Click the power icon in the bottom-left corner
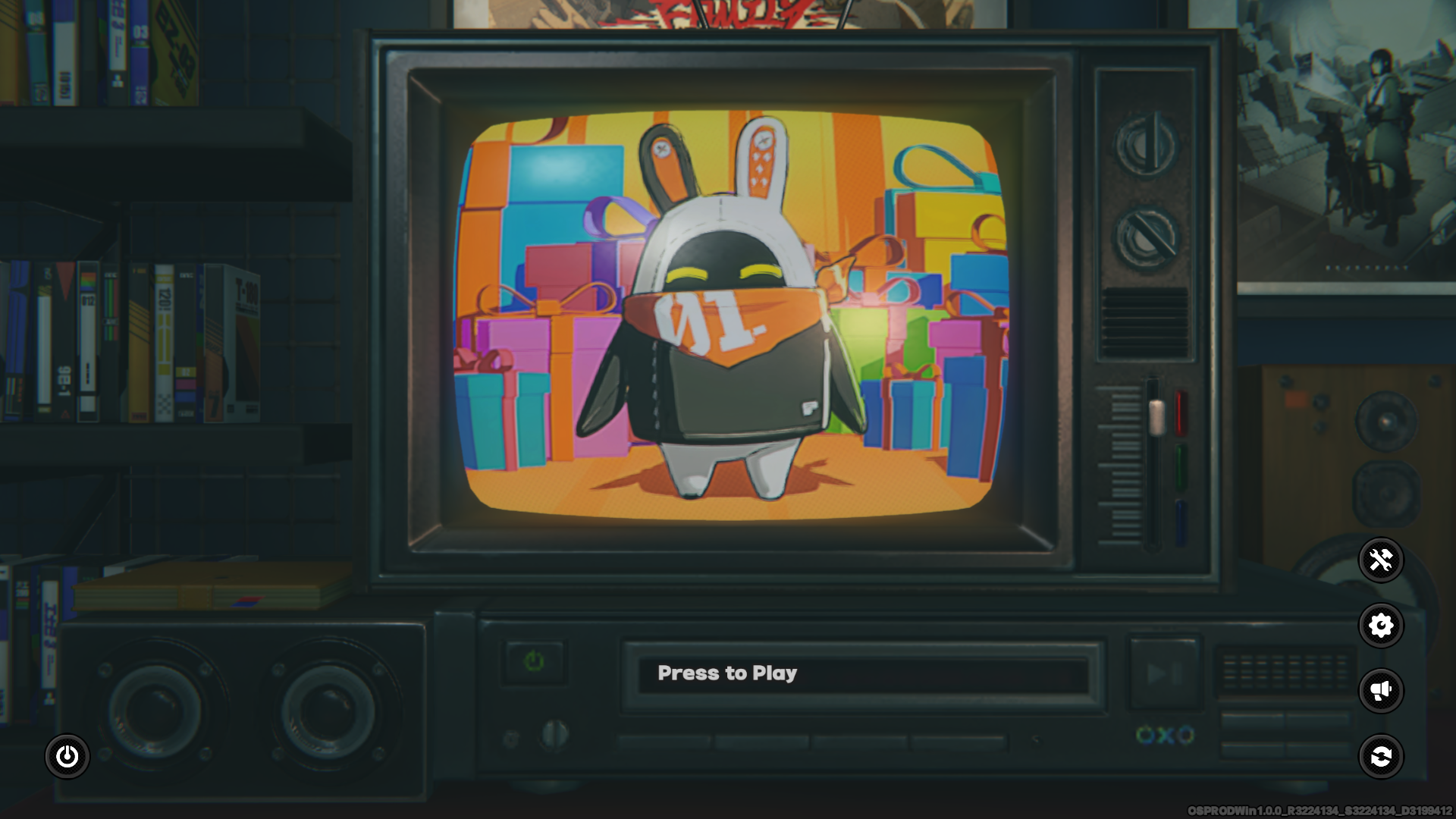This screenshot has height=819, width=1456. (69, 756)
